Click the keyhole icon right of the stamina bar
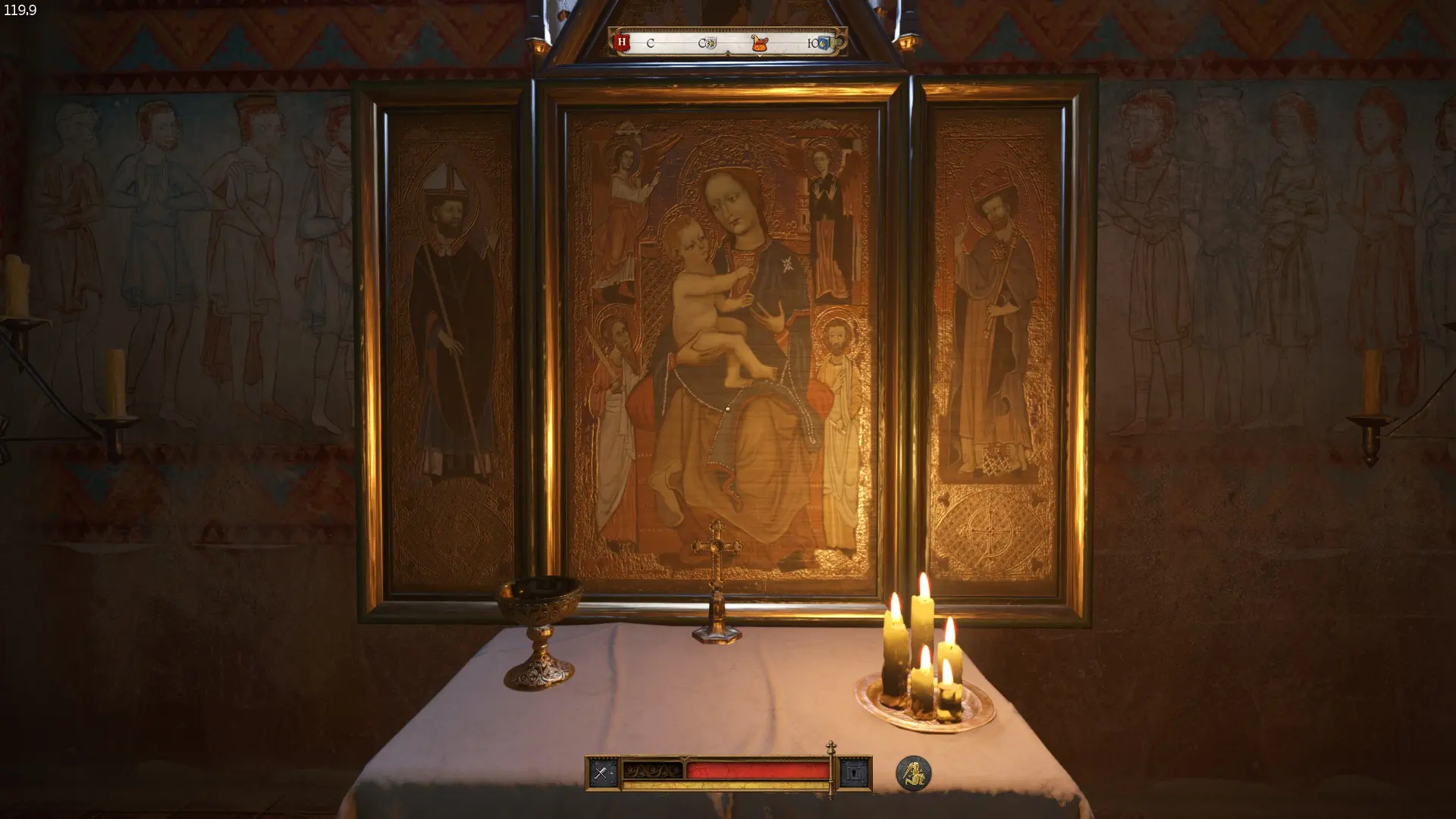This screenshot has width=1456, height=819. (x=855, y=772)
